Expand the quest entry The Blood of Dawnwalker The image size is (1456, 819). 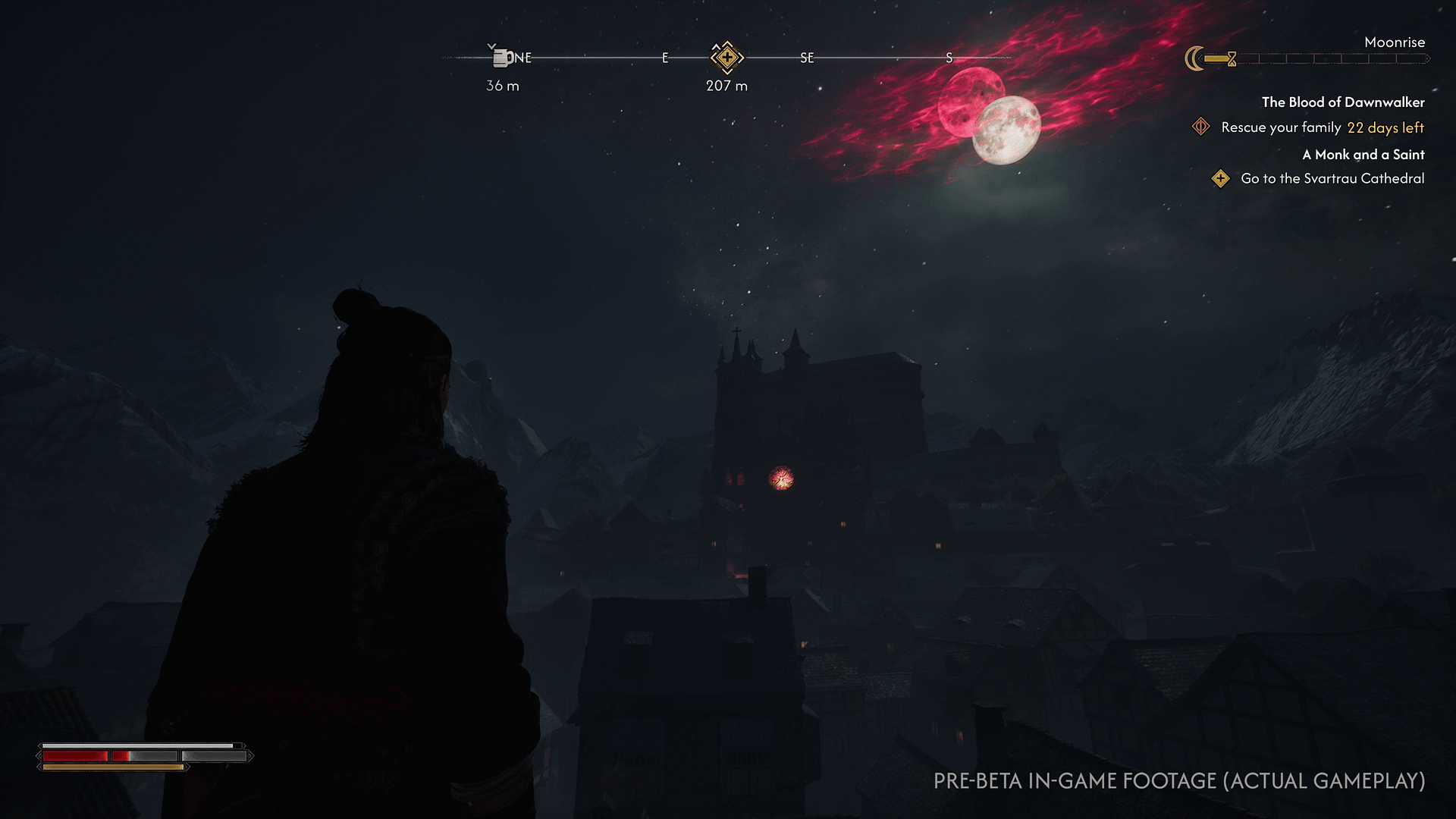[x=1343, y=102]
